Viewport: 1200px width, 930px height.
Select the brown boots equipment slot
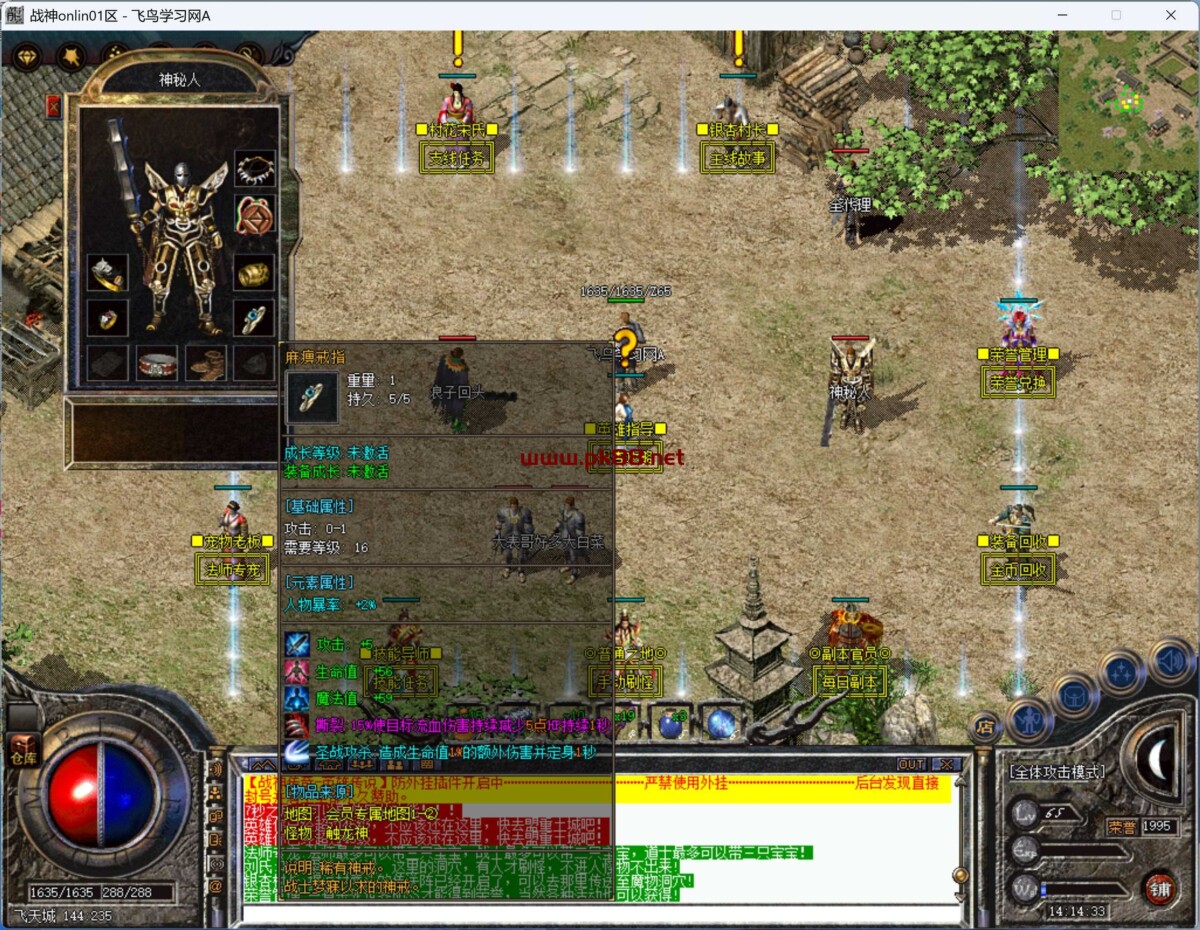coord(206,363)
